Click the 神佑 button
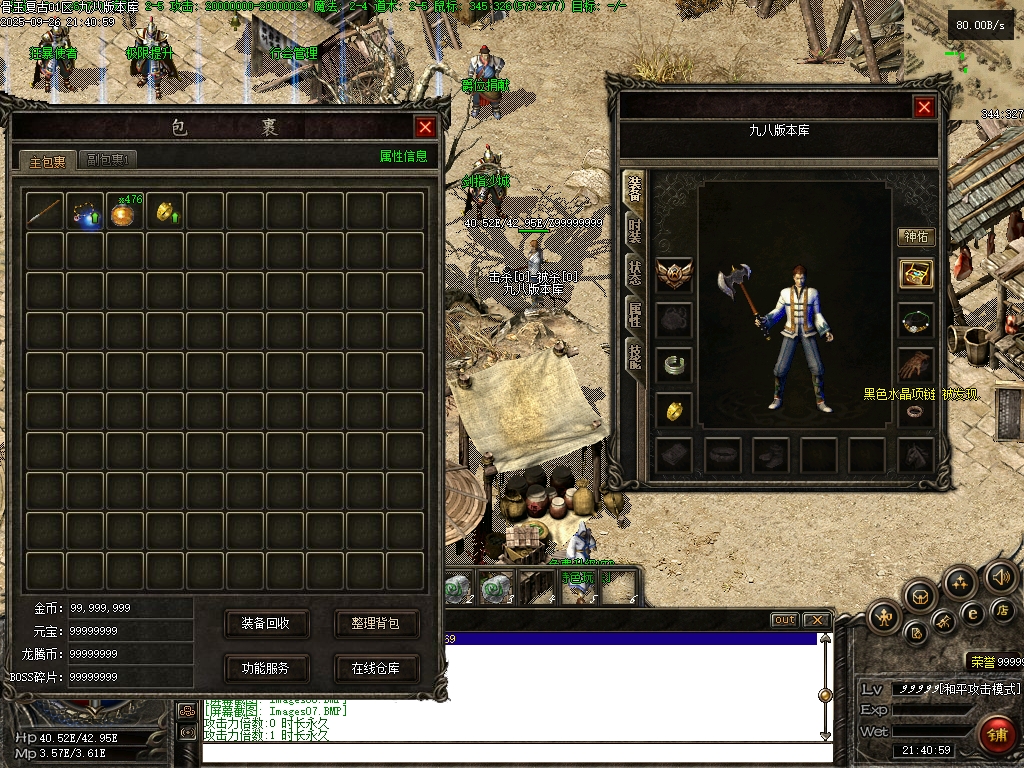The width and height of the screenshot is (1024, 768). (x=916, y=237)
